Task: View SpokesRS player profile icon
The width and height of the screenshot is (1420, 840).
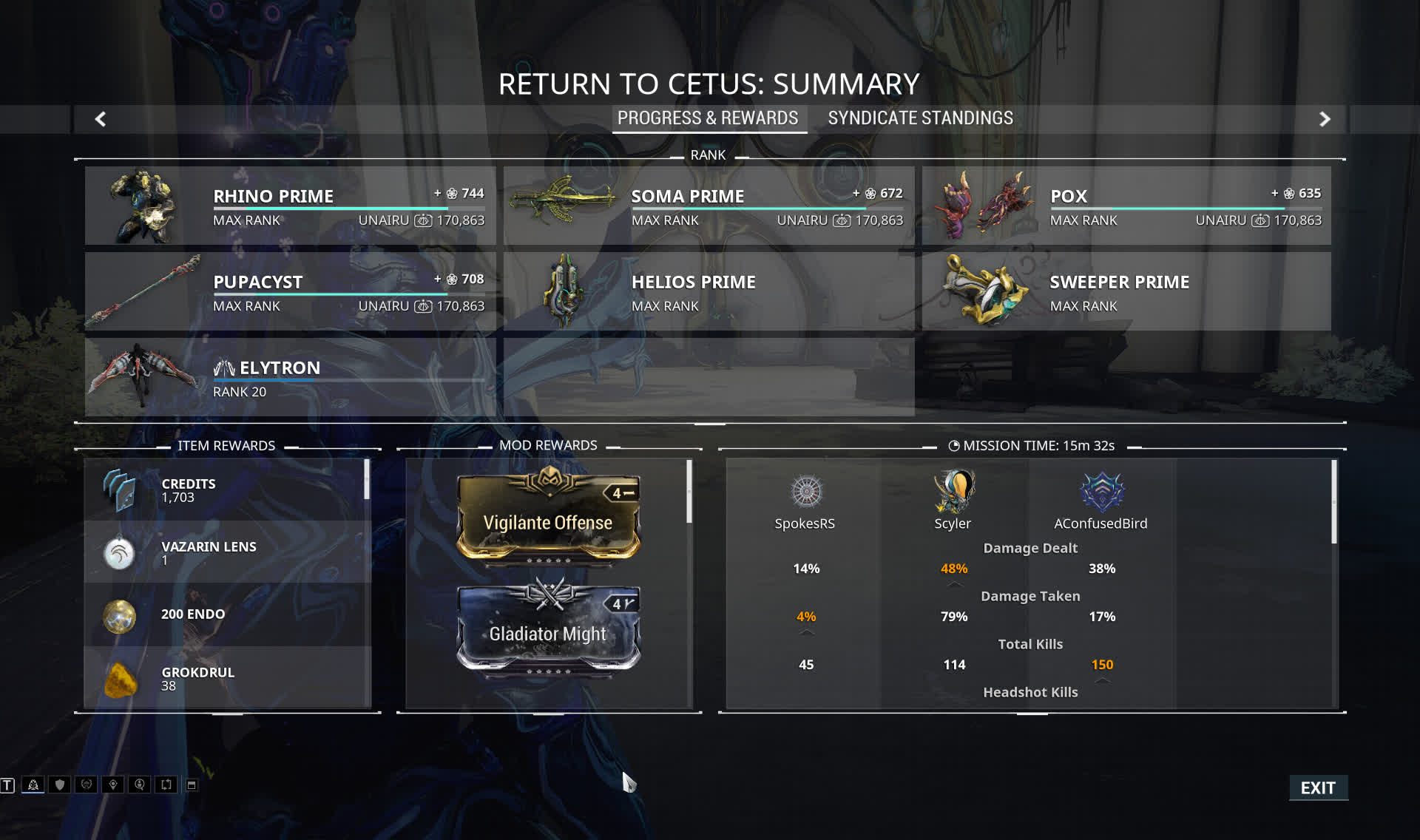Action: click(x=806, y=492)
